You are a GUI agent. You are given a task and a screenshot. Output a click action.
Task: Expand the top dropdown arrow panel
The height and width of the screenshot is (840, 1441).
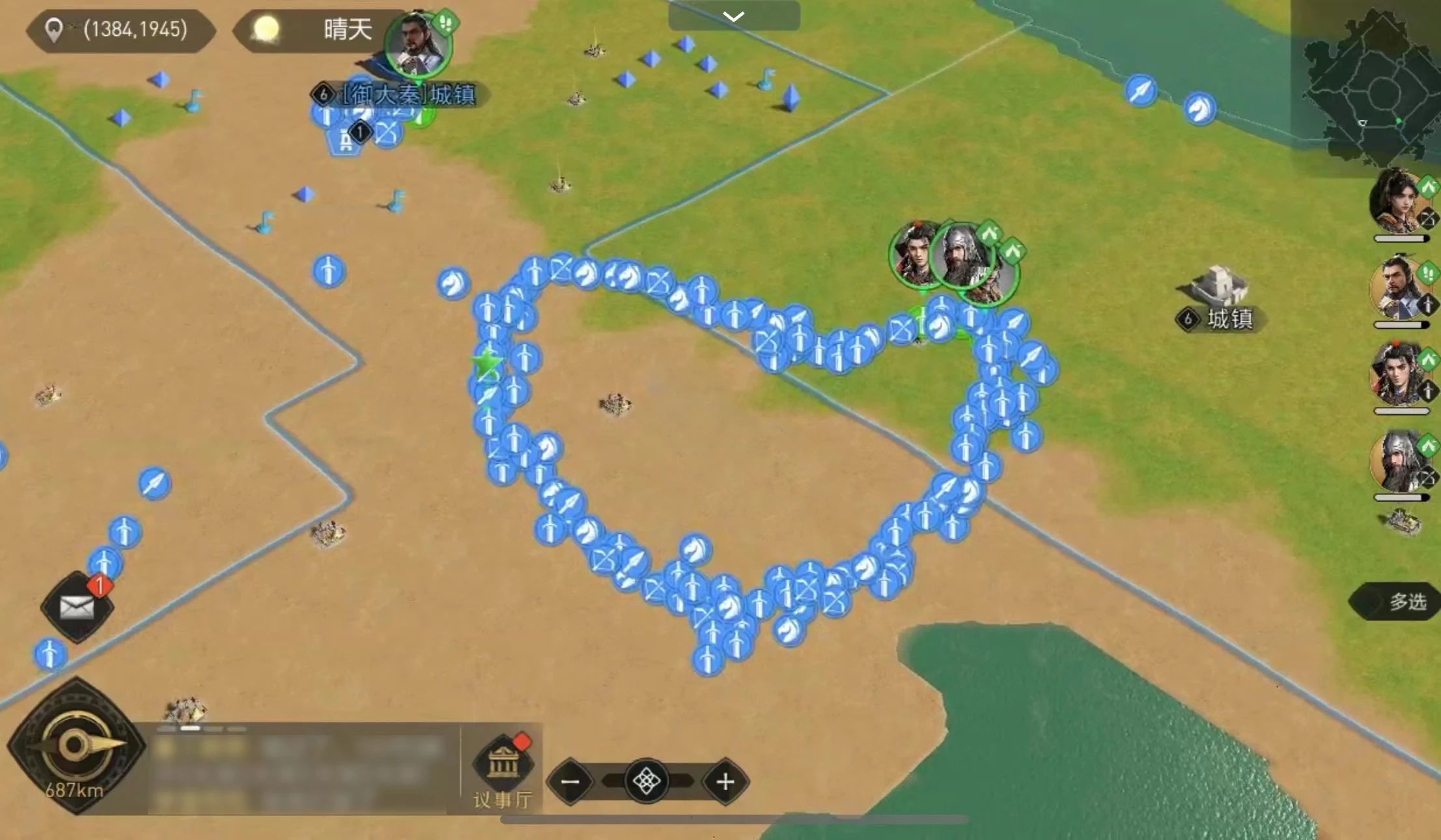(x=734, y=16)
